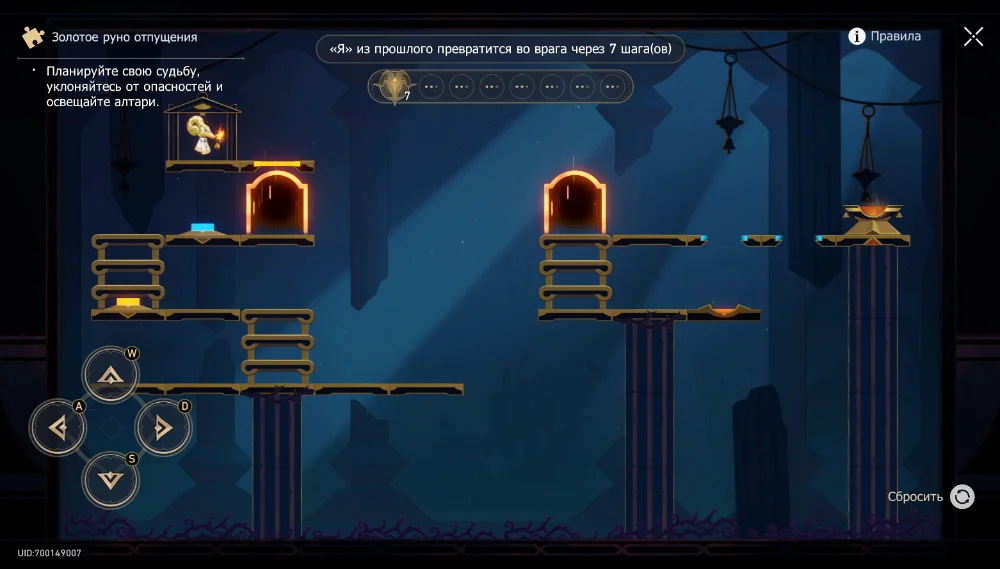Image resolution: width=1000 pixels, height=569 pixels.
Task: Move down with the S arrow button
Action: (x=110, y=480)
